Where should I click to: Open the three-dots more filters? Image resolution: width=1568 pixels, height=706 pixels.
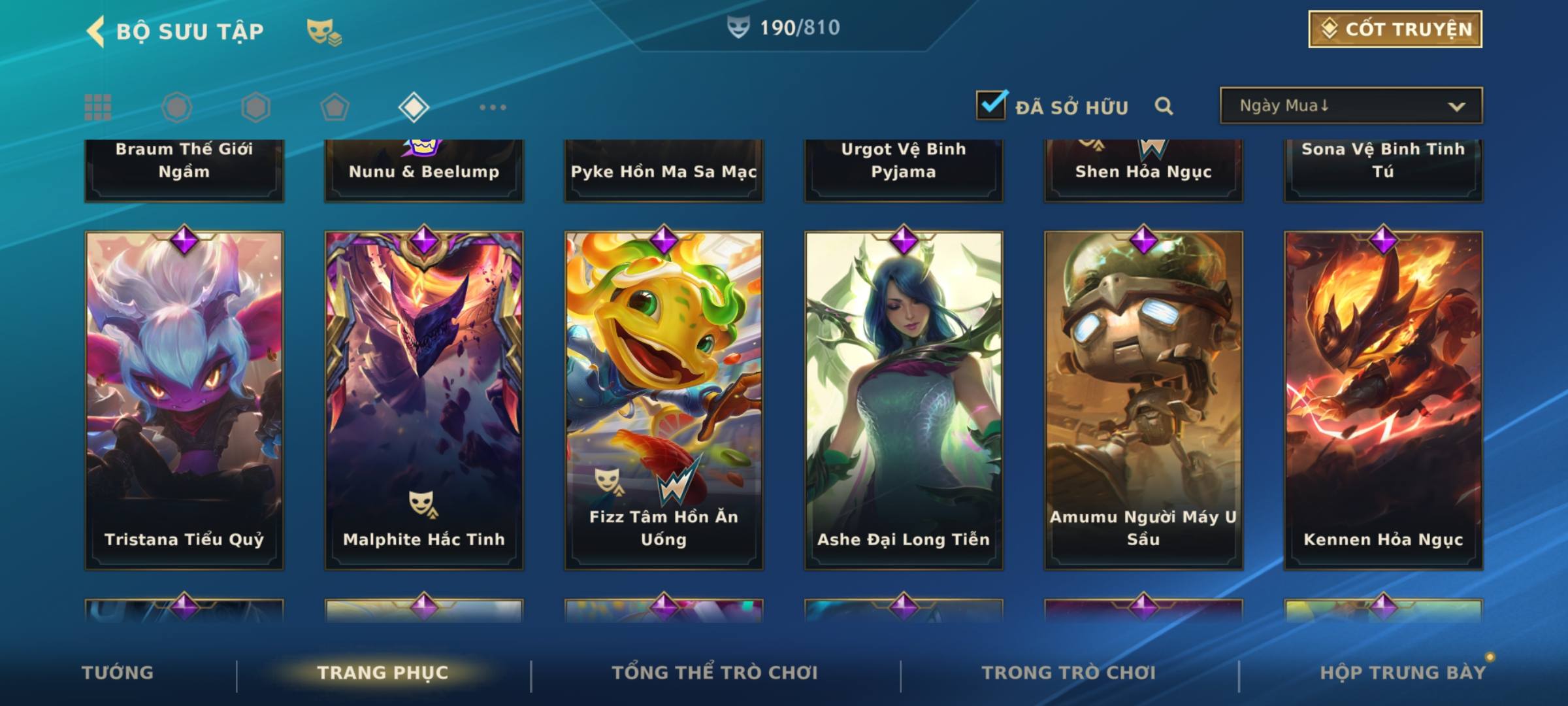[493, 107]
